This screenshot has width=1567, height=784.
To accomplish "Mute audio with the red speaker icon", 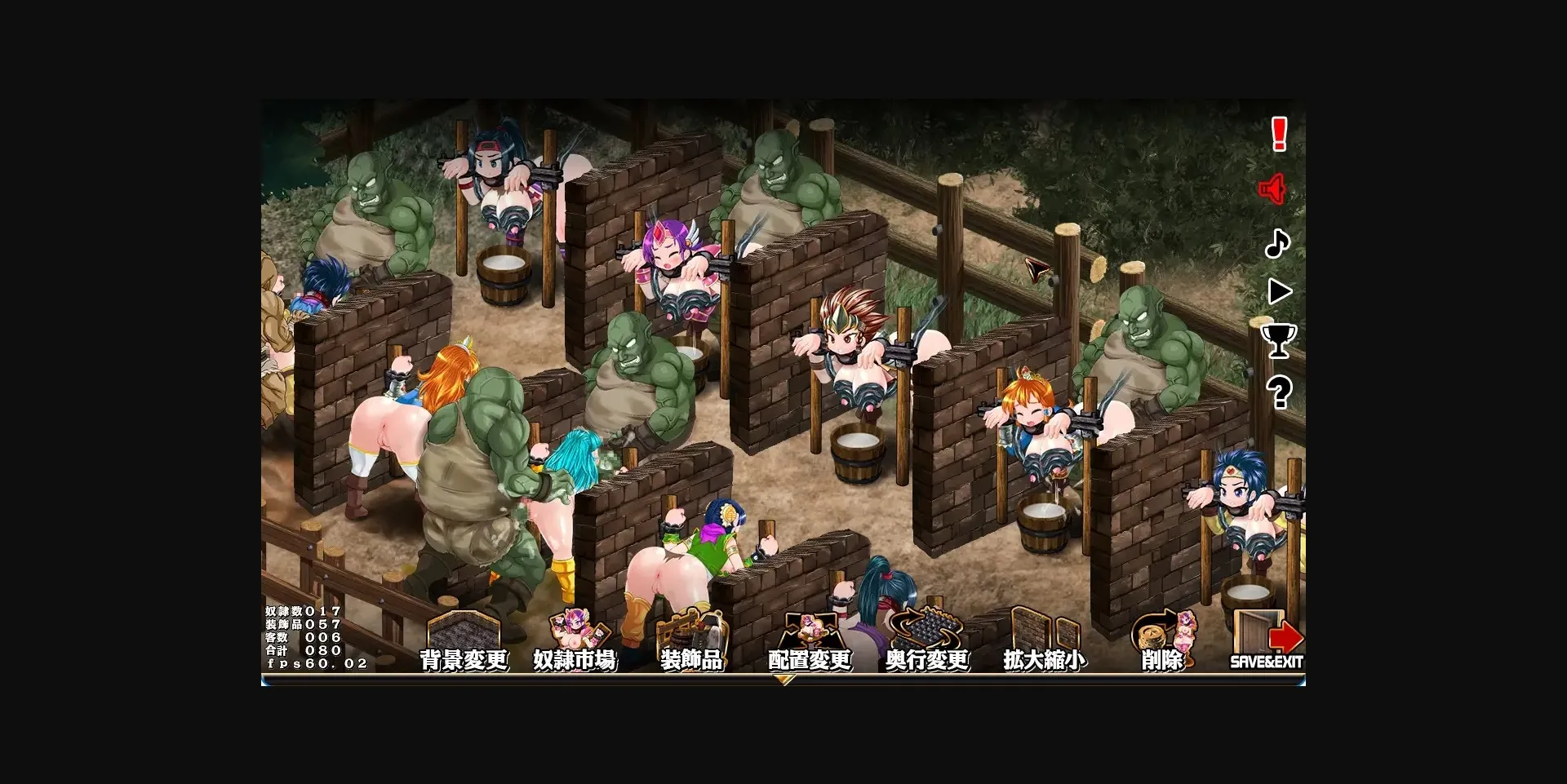I will tap(1273, 189).
